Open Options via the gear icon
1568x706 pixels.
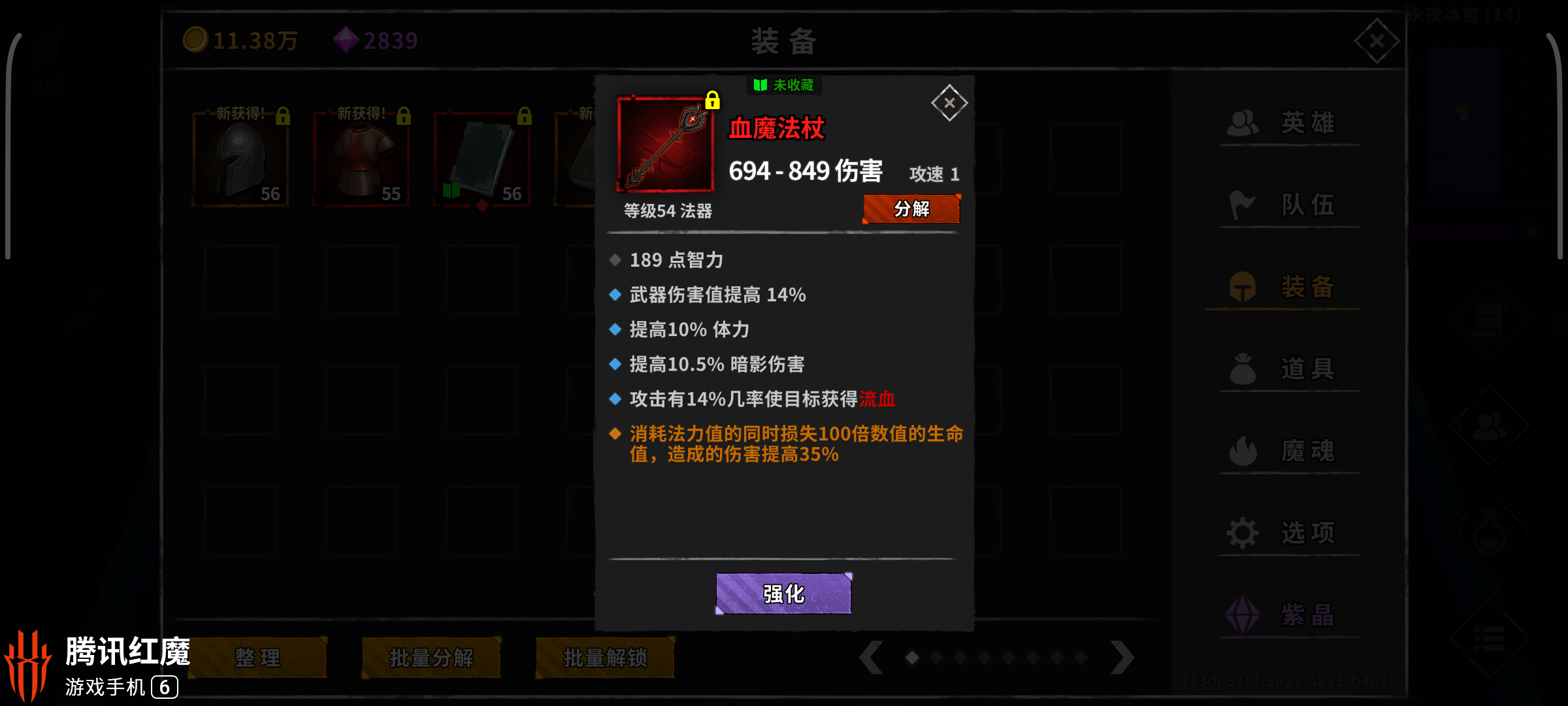pos(1243,531)
